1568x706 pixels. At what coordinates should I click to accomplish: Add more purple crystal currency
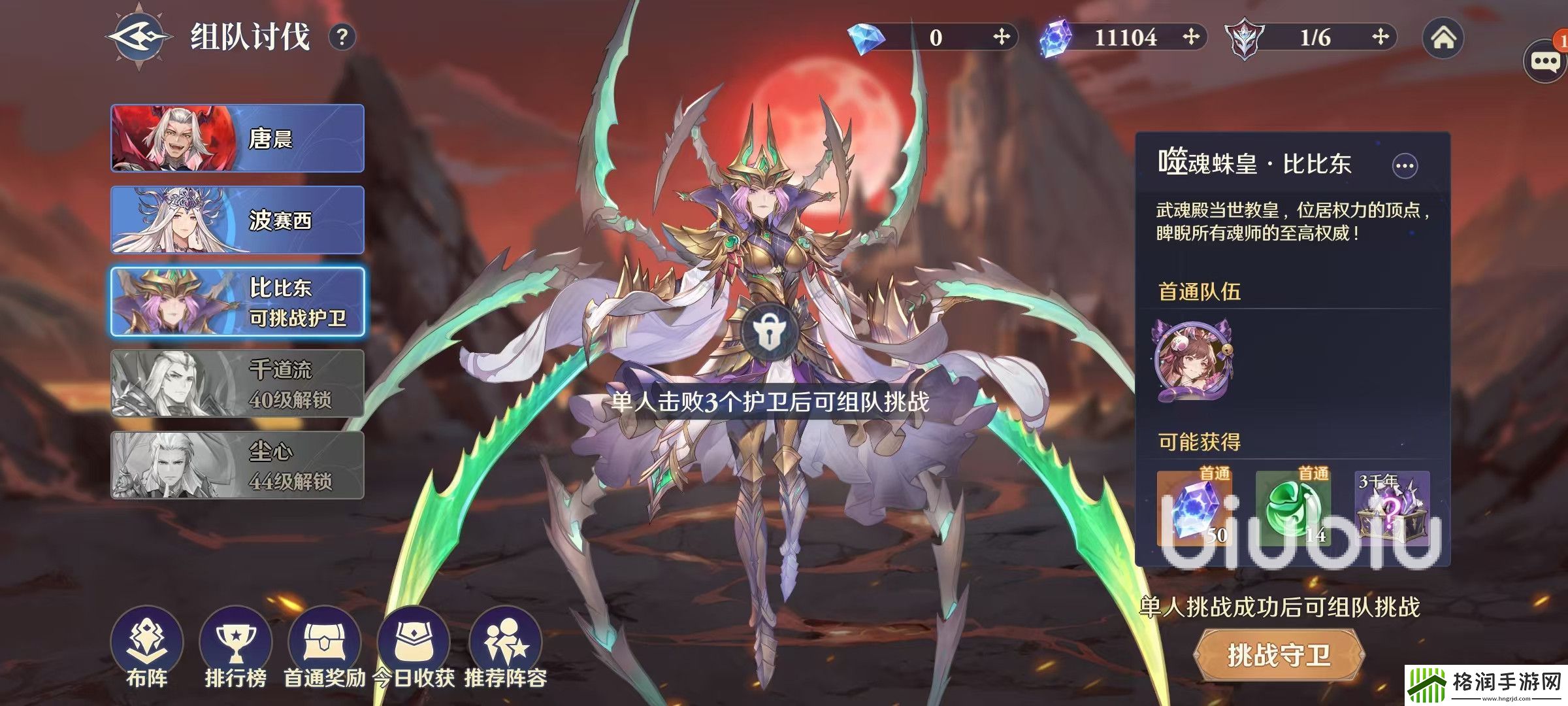pyautogui.click(x=1190, y=37)
